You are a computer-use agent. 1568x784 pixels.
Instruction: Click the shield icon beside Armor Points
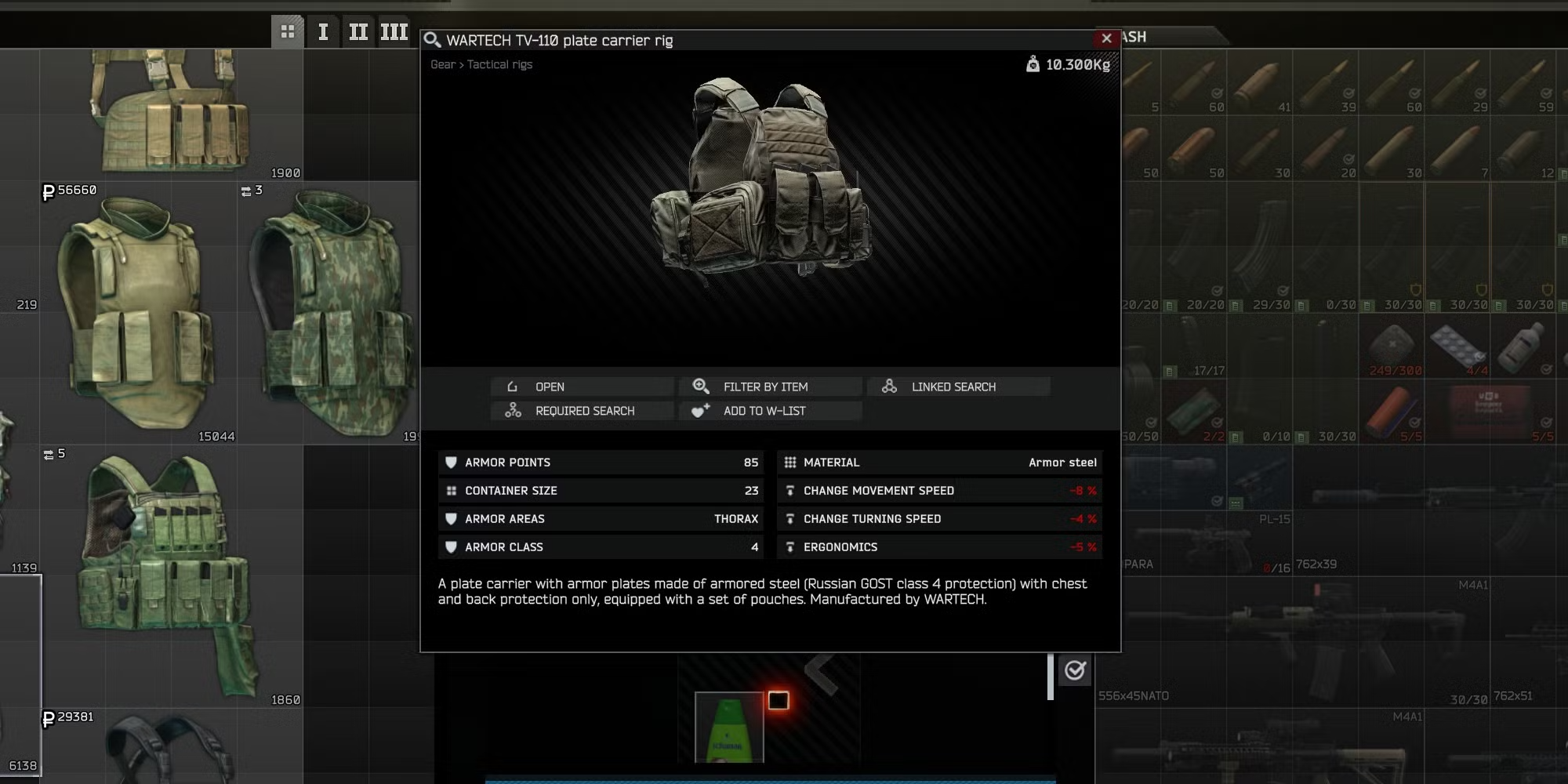(451, 463)
